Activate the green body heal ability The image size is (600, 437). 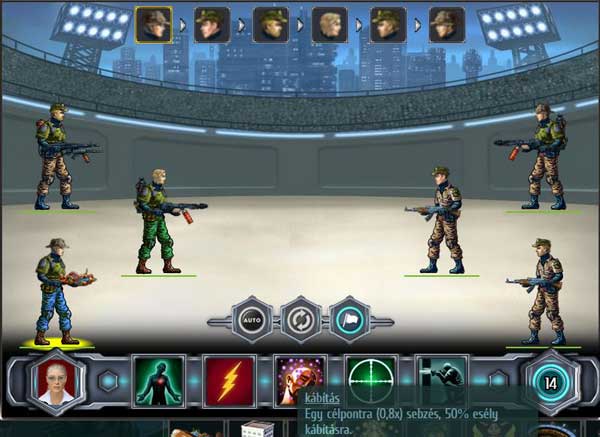click(x=159, y=381)
